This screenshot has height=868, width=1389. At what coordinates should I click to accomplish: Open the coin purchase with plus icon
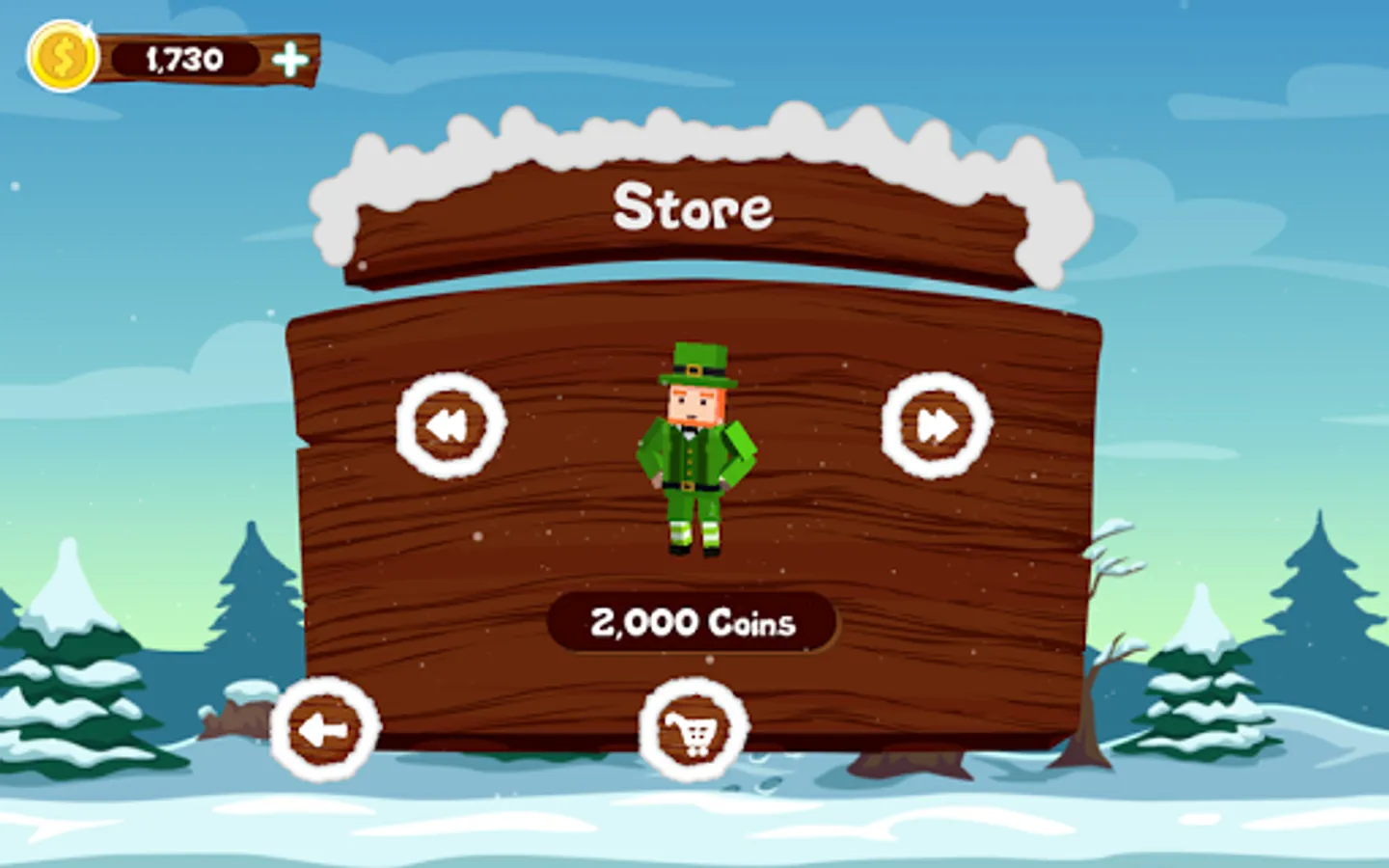(289, 58)
